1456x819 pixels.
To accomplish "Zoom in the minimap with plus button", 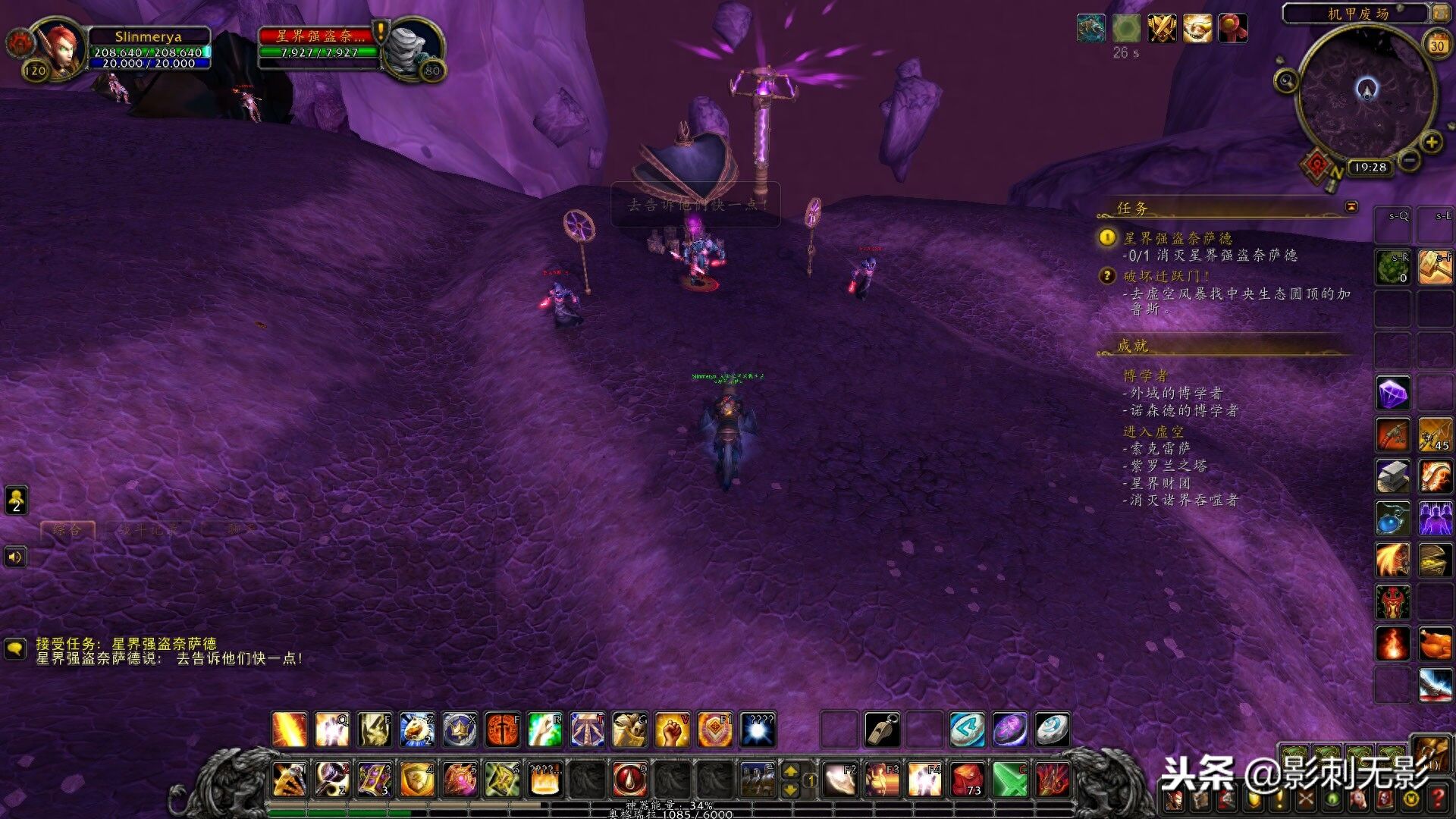I will click(1431, 142).
